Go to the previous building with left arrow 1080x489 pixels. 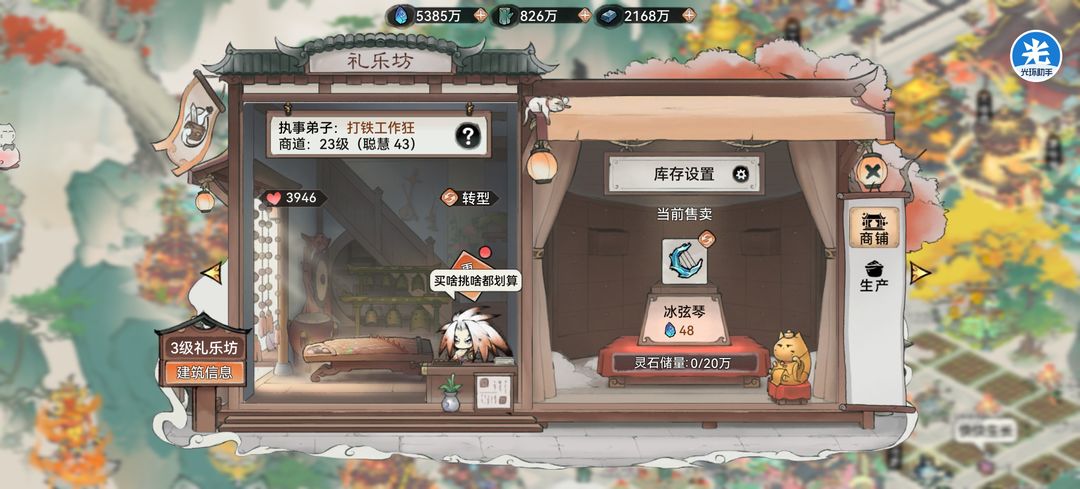point(211,271)
